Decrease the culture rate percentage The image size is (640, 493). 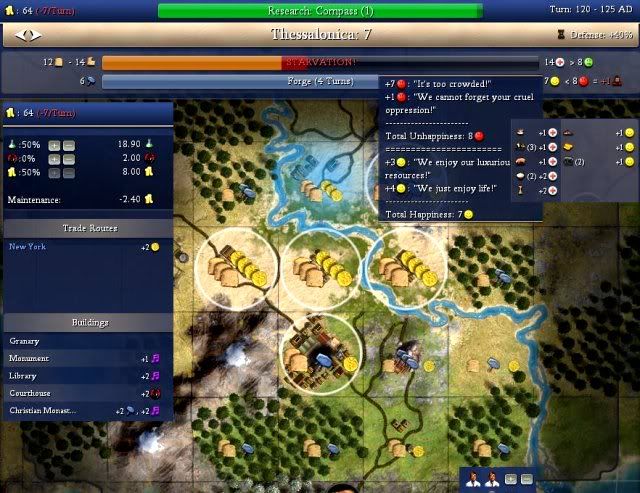[69, 158]
